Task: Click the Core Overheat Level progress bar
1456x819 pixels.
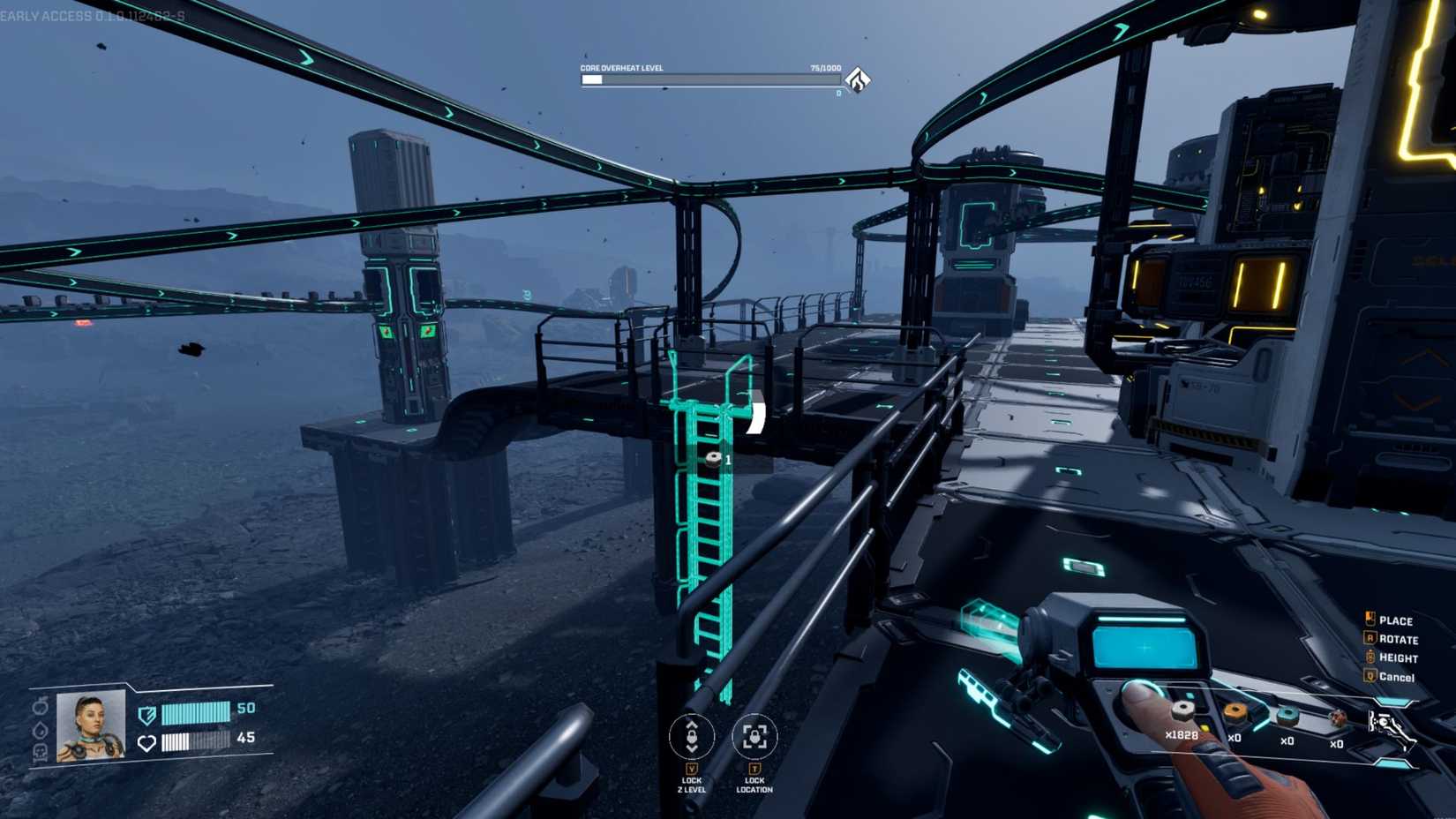Action: click(710, 79)
